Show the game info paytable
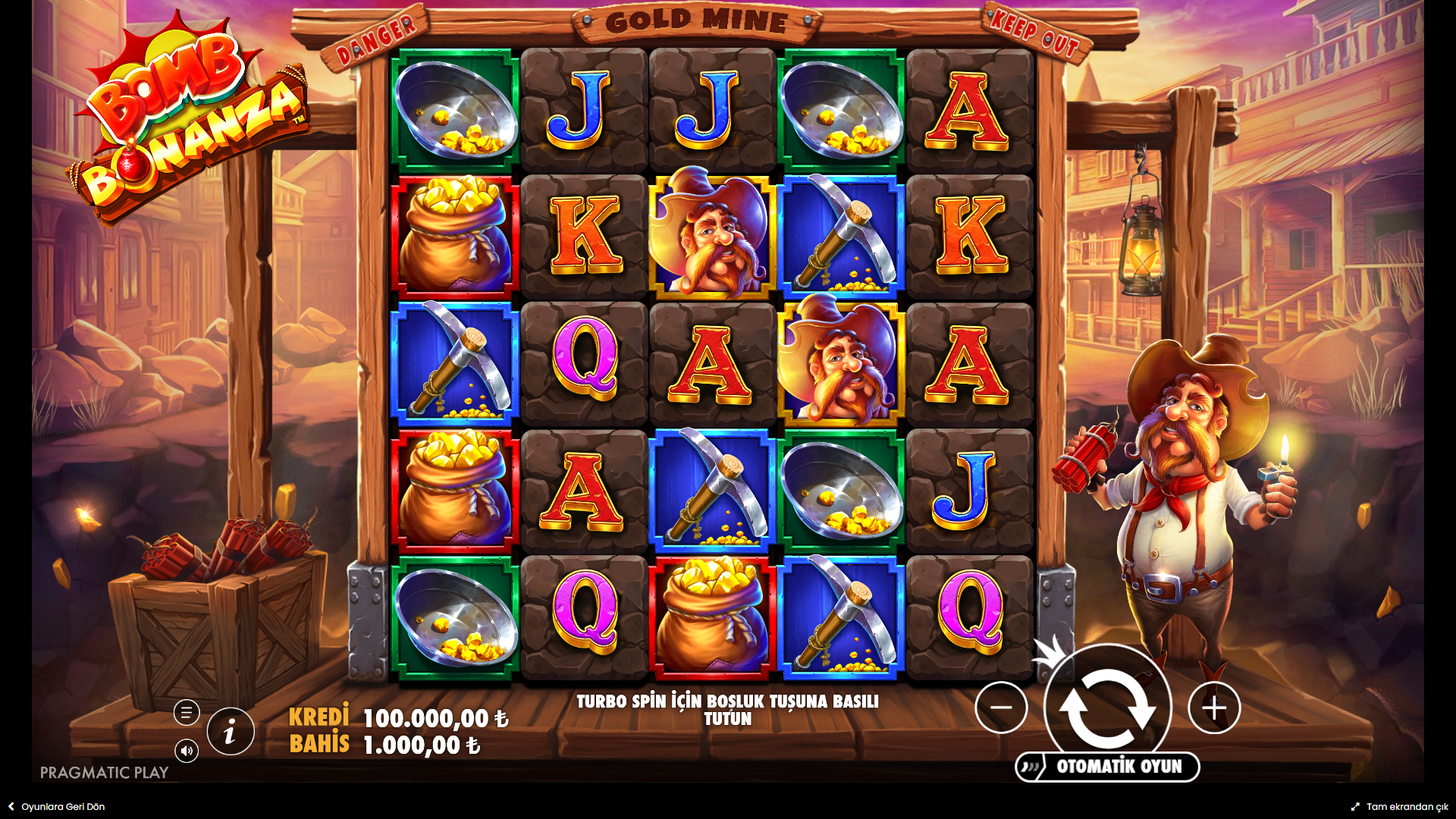Image resolution: width=1456 pixels, height=819 pixels. point(231,732)
